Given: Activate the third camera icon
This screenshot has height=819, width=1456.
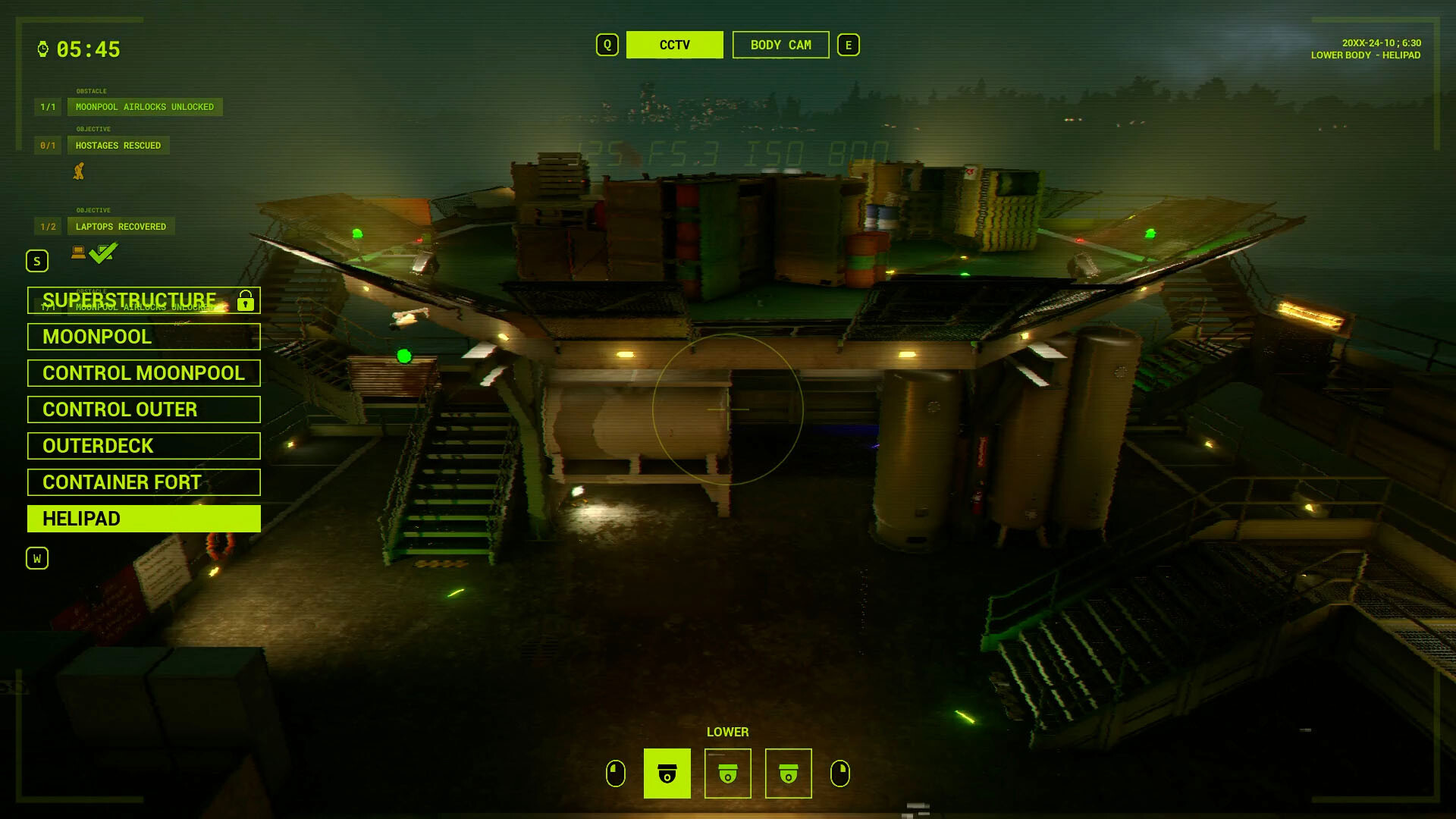Looking at the screenshot, I should point(788,773).
